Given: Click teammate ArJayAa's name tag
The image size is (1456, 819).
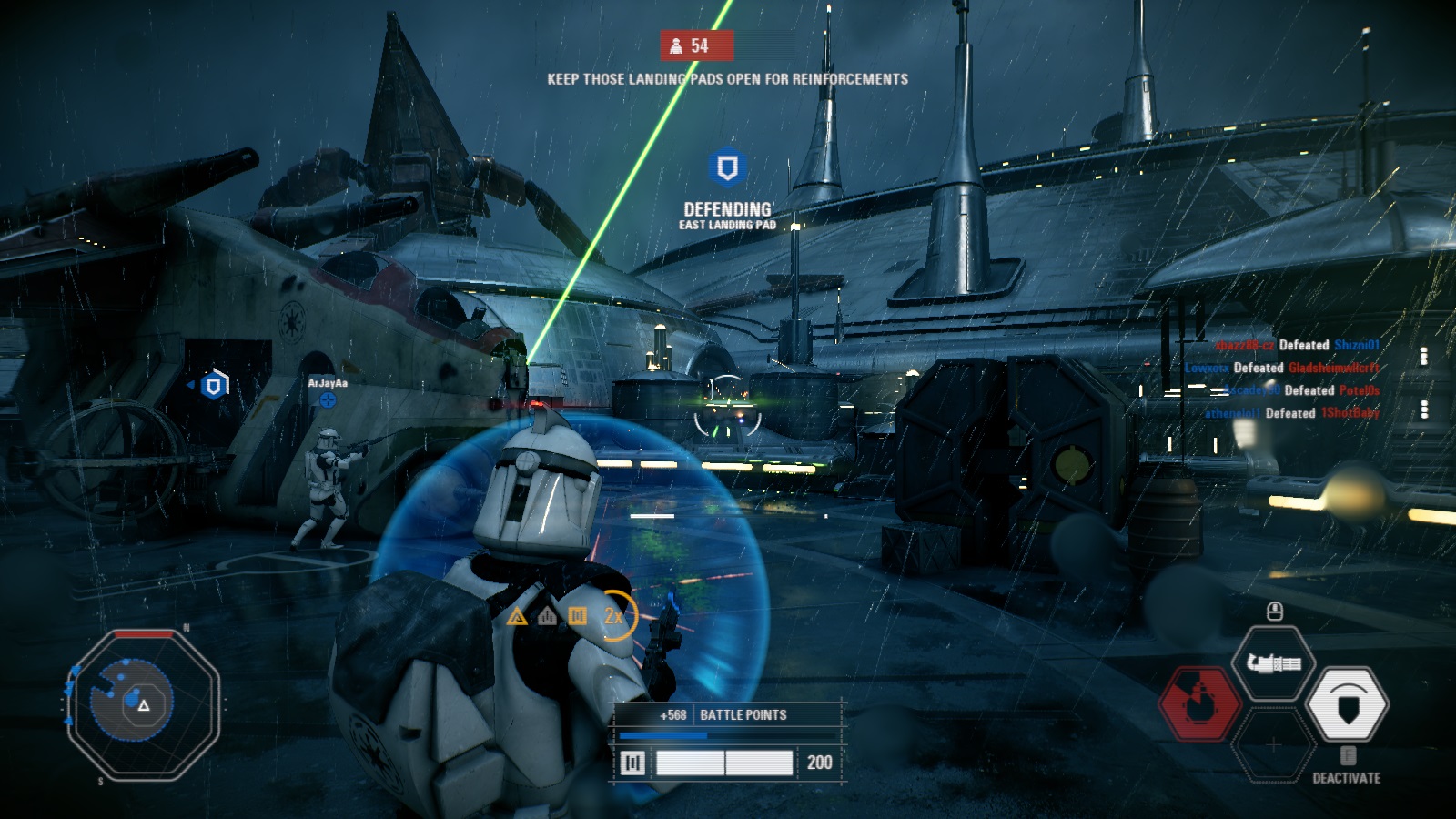Looking at the screenshot, I should [x=328, y=383].
